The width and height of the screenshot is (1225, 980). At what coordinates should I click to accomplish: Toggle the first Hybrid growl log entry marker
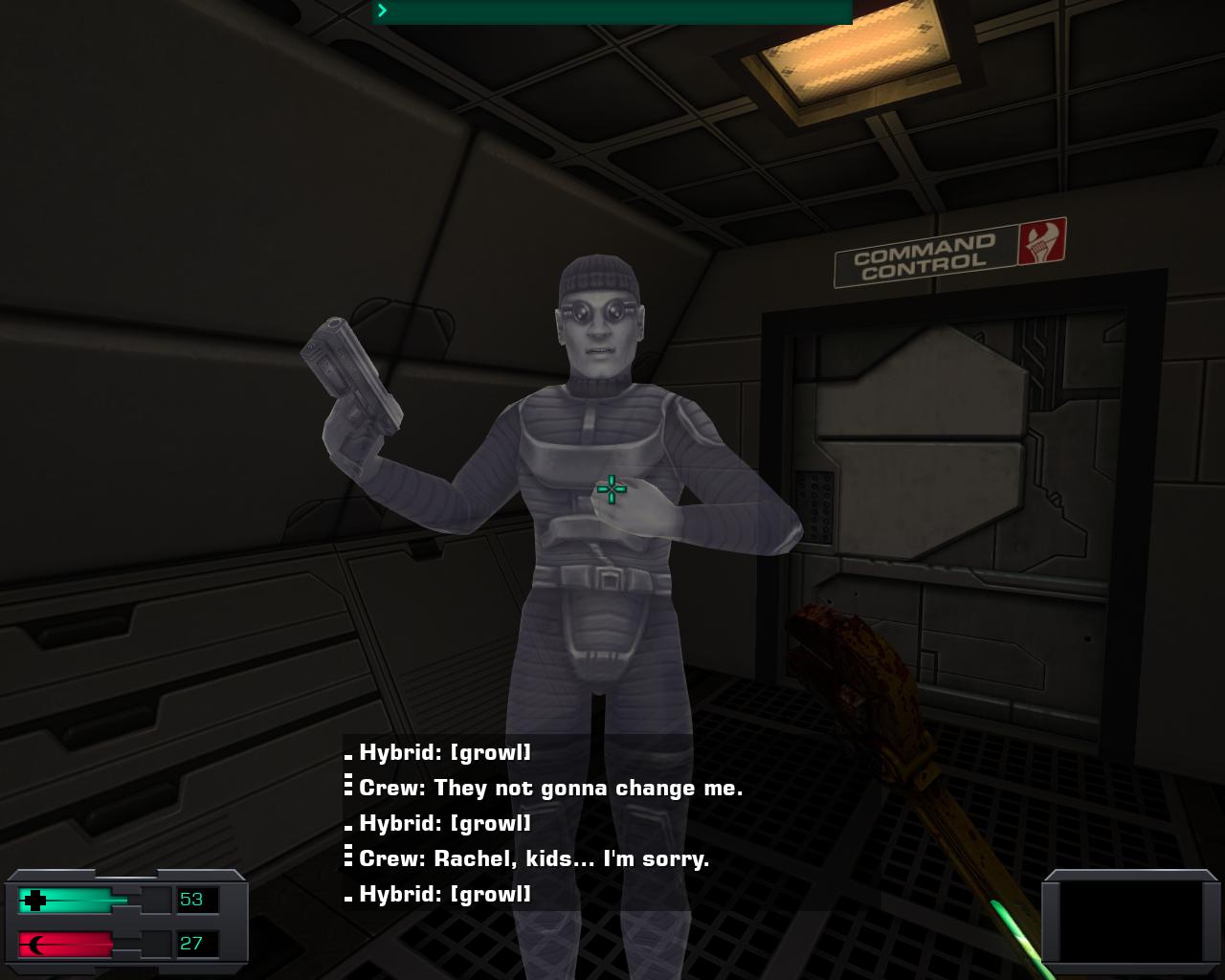347,756
